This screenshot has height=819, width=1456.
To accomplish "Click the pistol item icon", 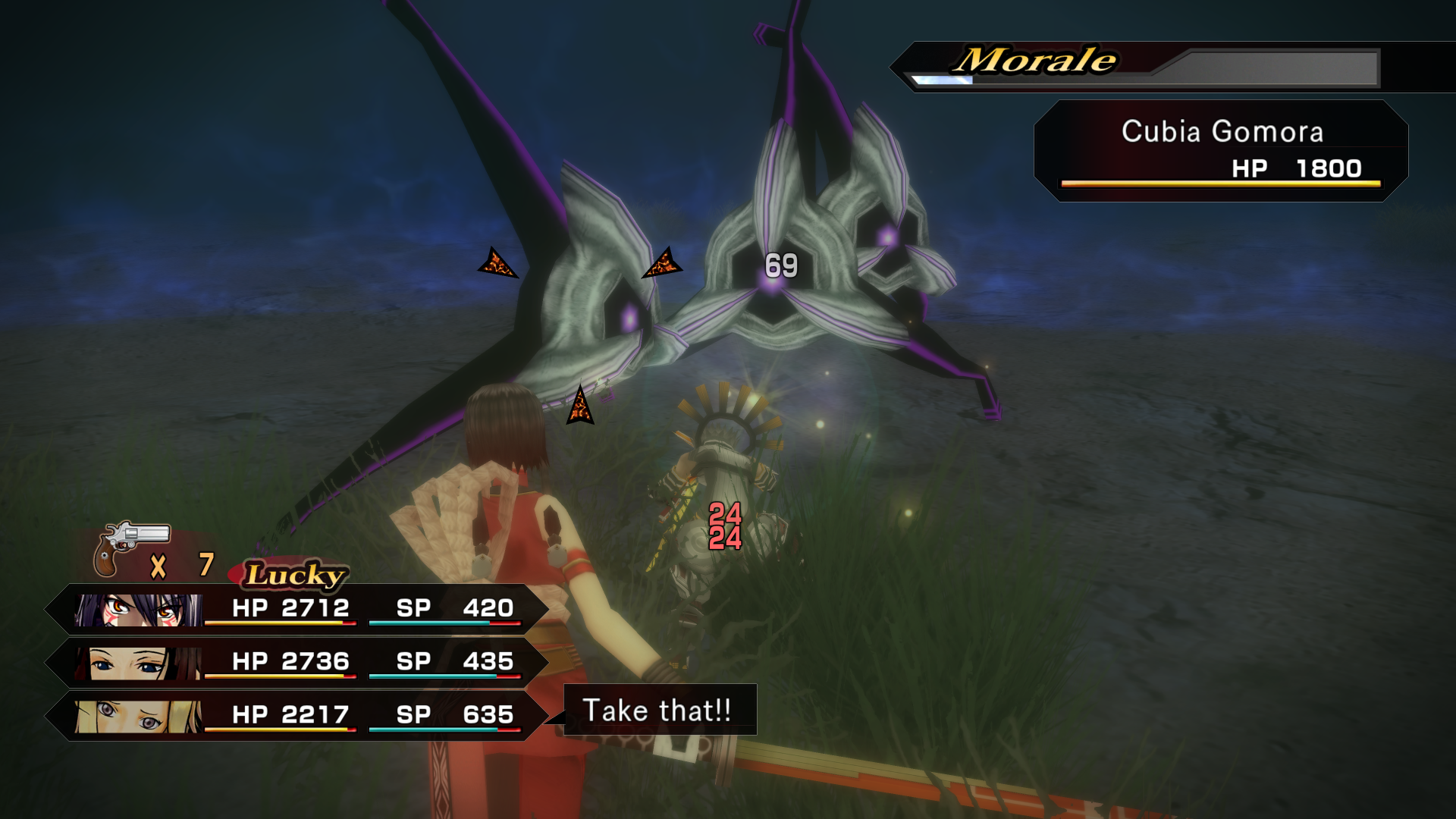I will [130, 548].
